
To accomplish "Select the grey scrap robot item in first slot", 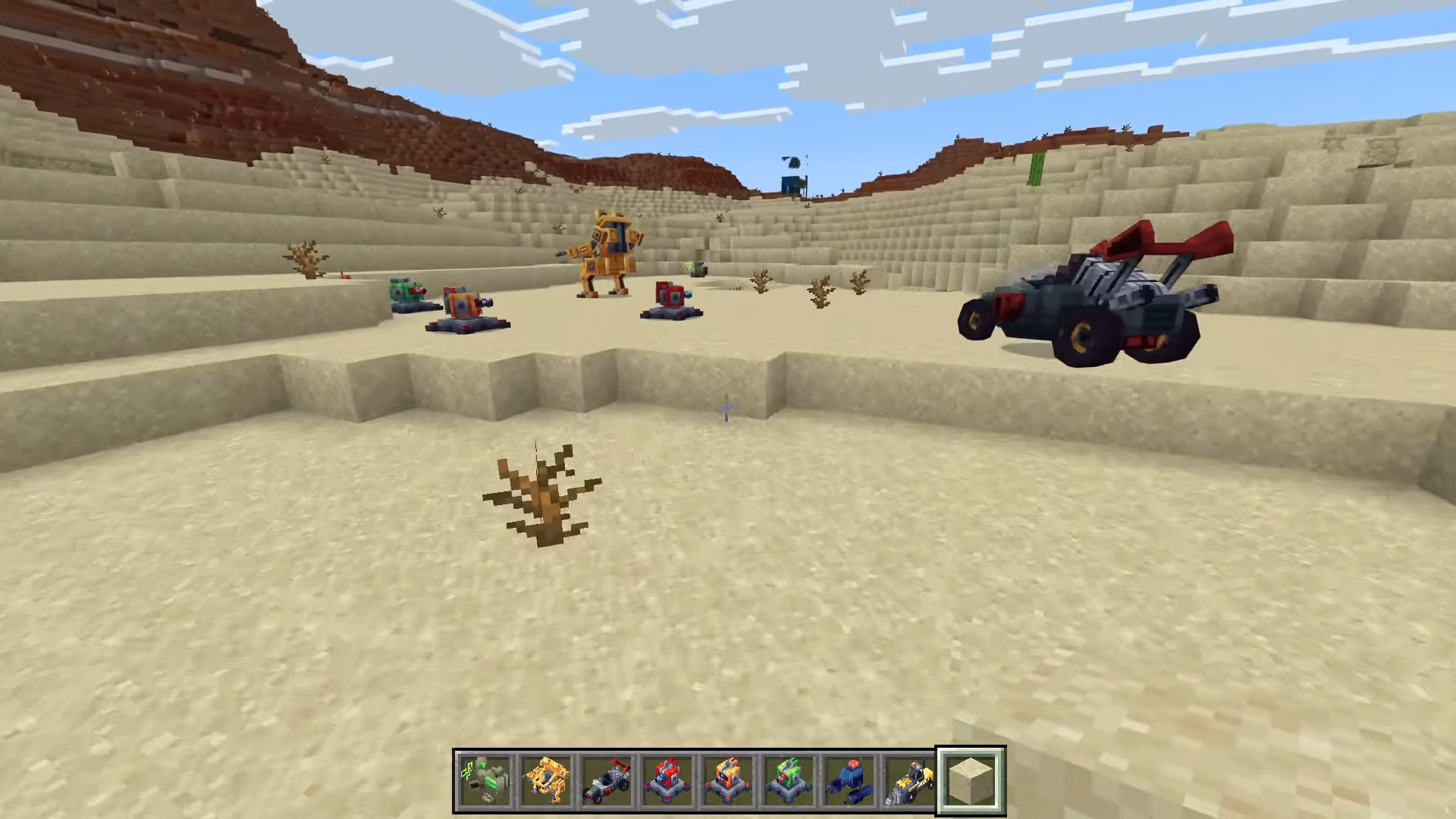I will [485, 777].
